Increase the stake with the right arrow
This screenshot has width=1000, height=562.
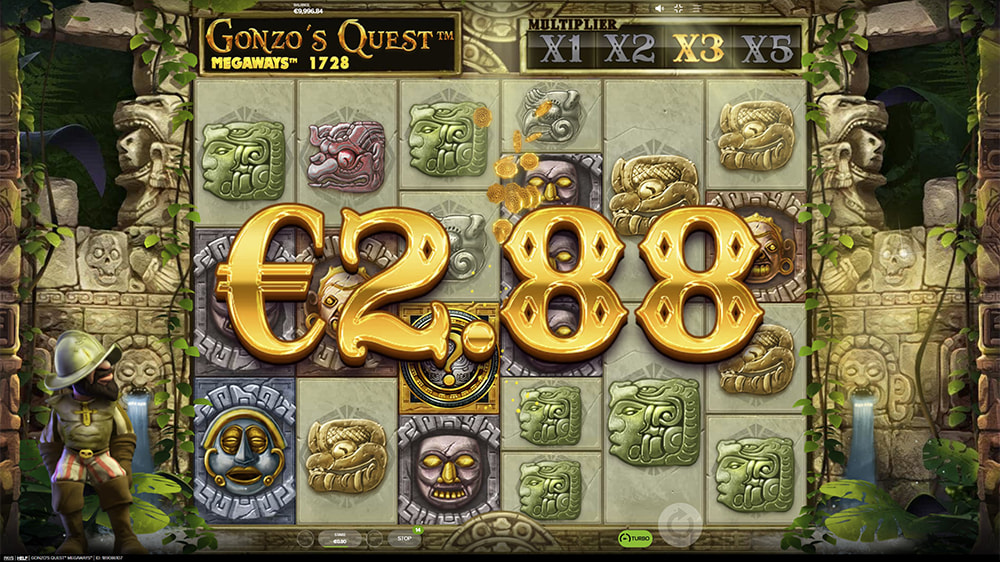coord(374,538)
